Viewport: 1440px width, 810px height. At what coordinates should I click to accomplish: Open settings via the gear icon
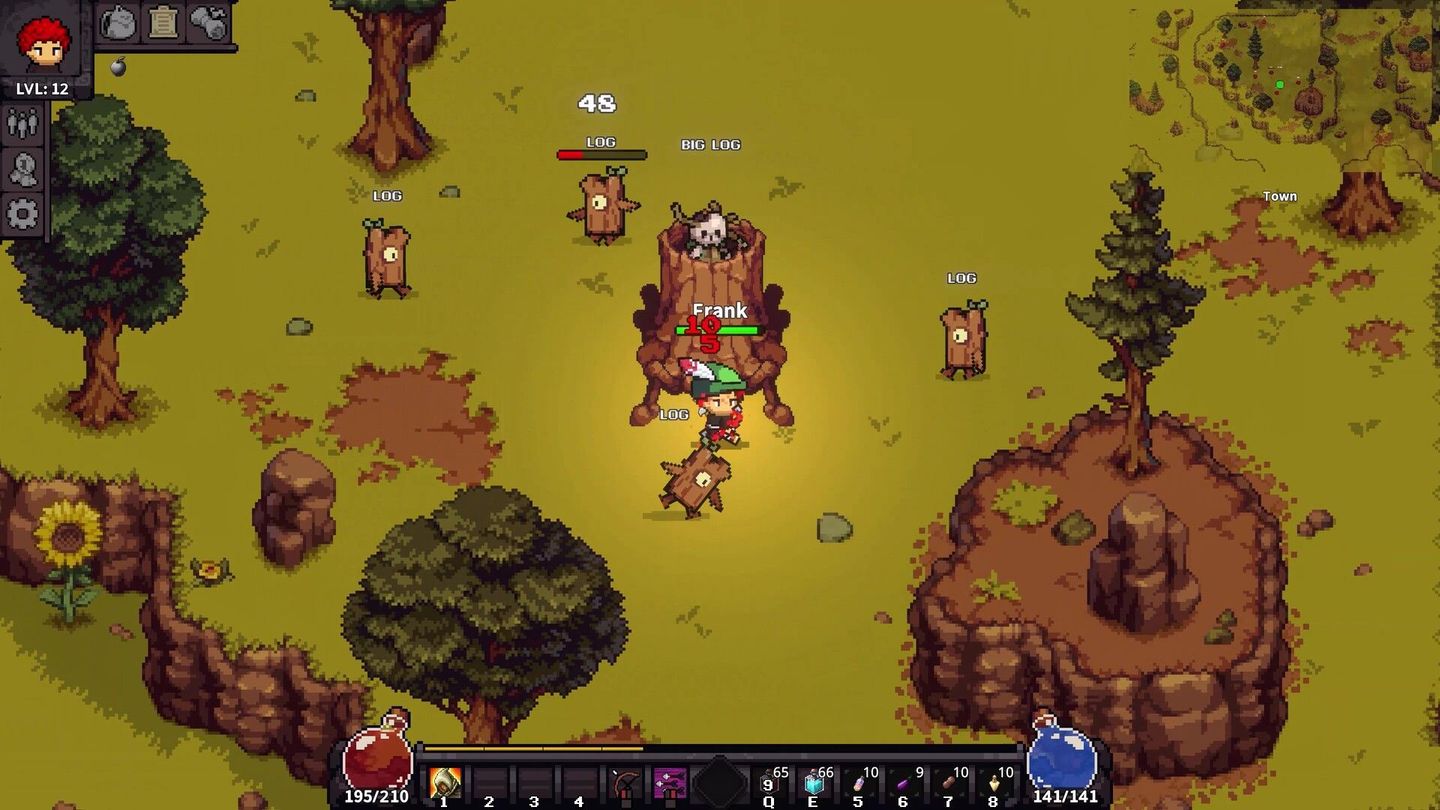(x=22, y=212)
